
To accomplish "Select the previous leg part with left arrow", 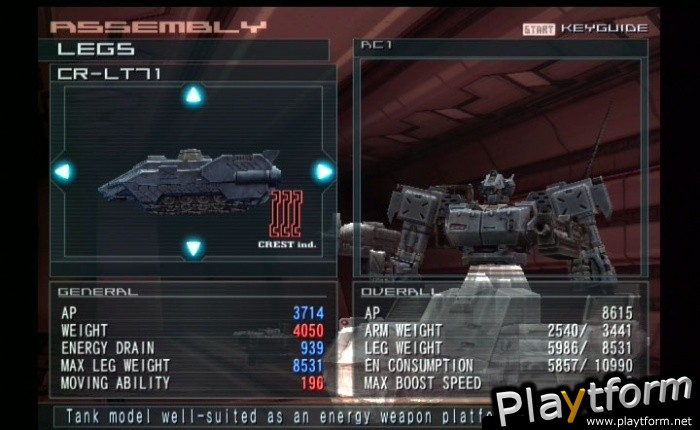I will [x=63, y=171].
